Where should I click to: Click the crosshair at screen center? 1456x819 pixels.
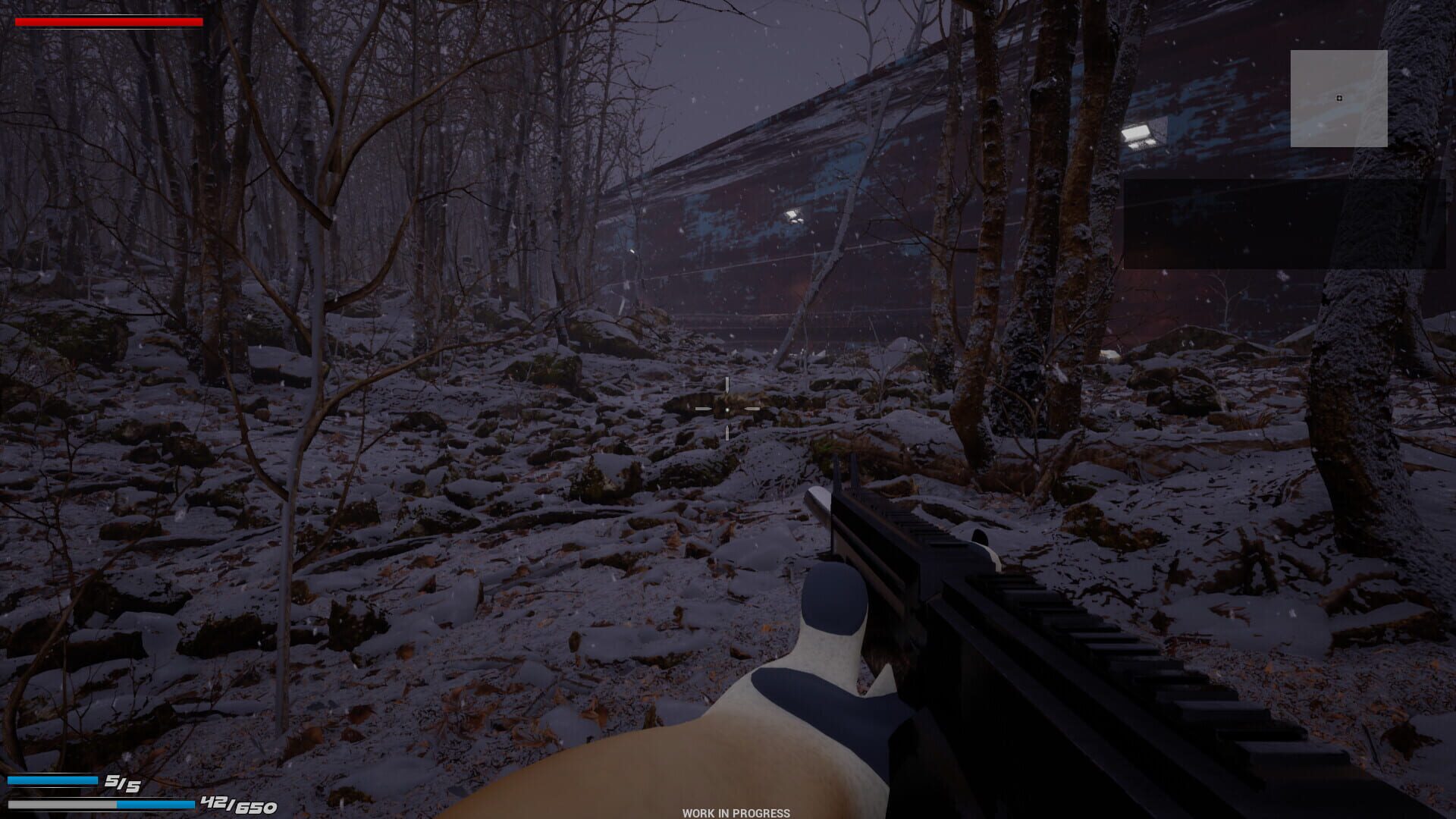727,408
